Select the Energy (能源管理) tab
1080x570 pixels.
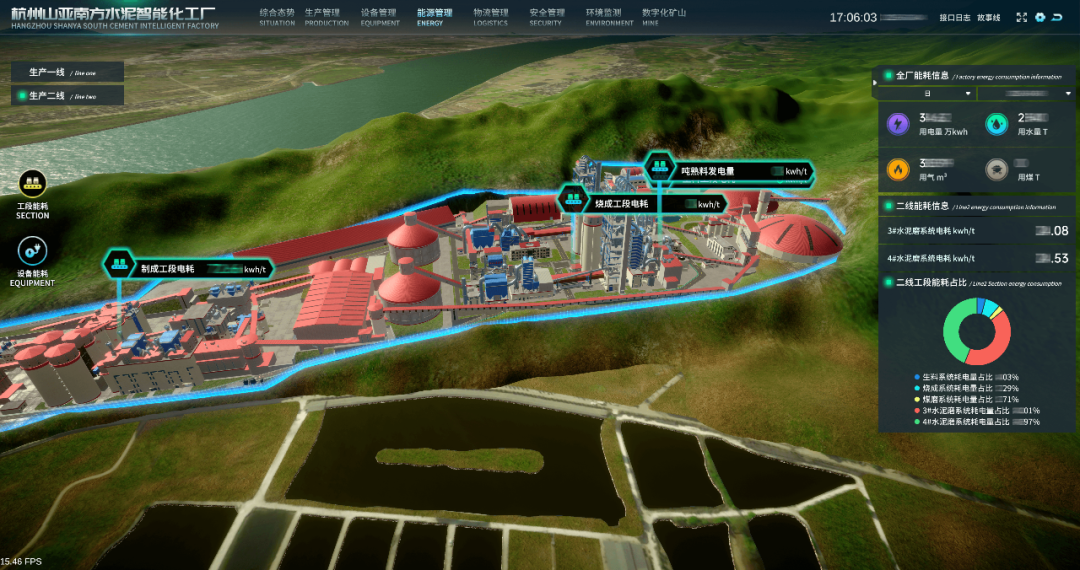click(434, 16)
